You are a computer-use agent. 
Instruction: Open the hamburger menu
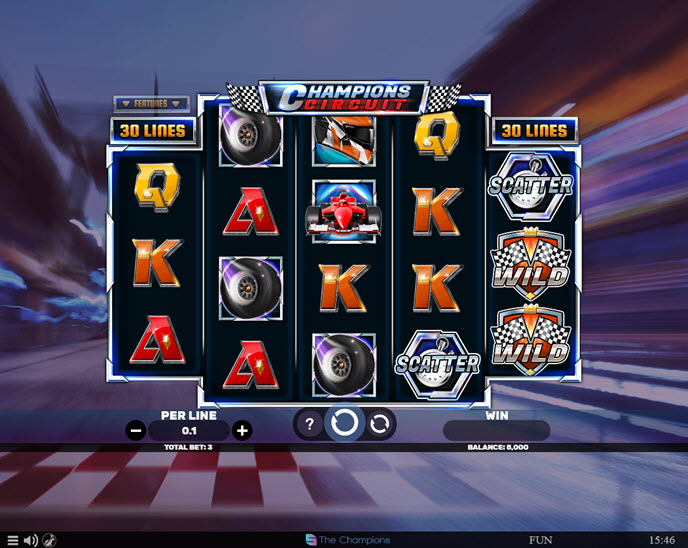(x=12, y=540)
